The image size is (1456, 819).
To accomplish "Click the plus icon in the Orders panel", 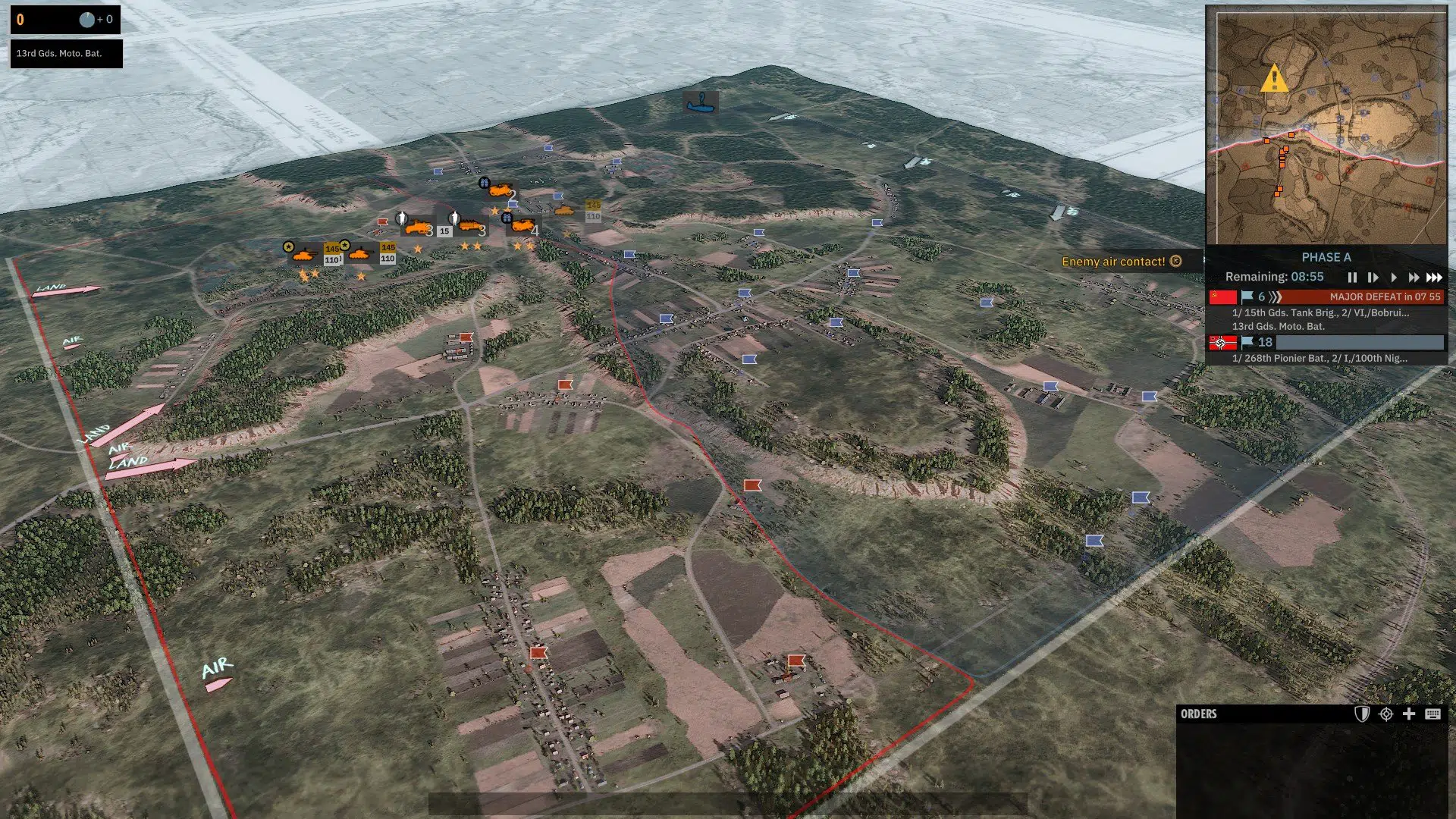I will [x=1409, y=714].
